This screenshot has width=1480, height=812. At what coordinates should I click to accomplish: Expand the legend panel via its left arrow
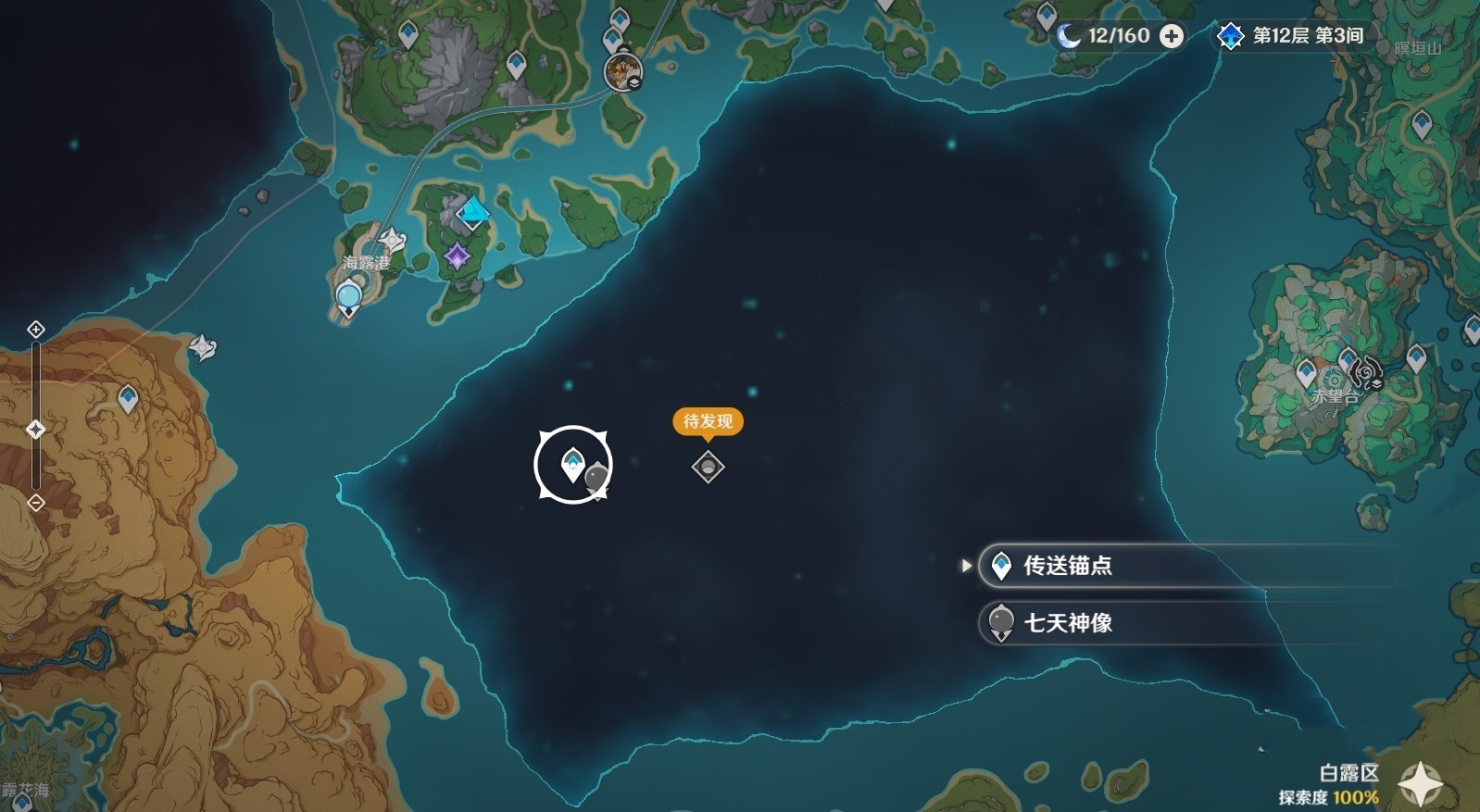967,566
